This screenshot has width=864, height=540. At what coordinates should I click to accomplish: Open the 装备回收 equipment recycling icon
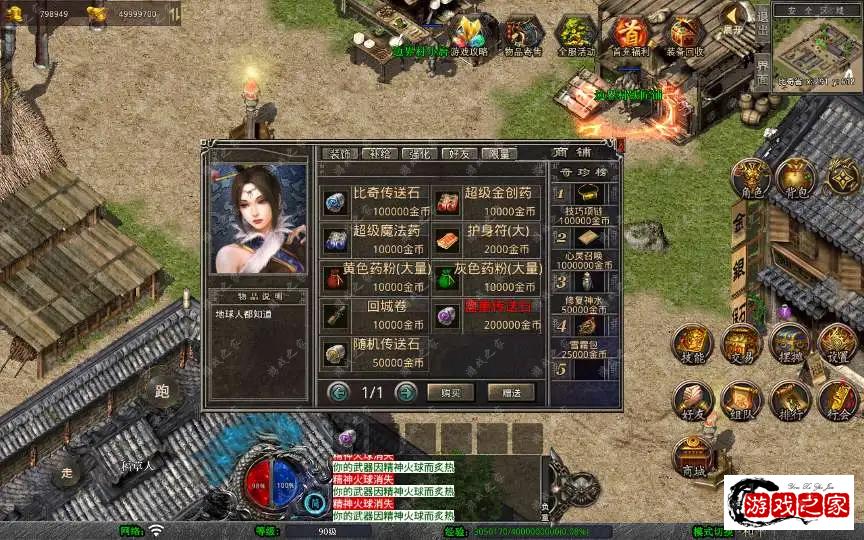pos(685,36)
